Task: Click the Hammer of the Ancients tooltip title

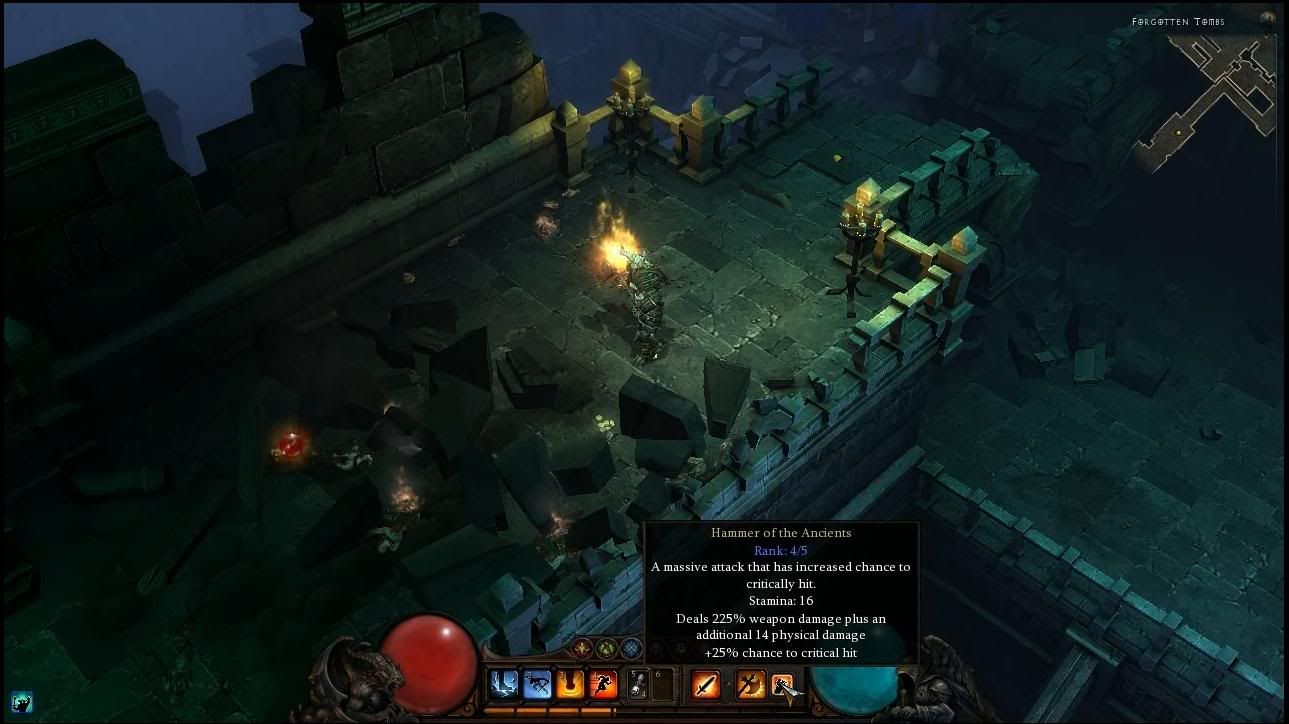Action: (780, 532)
